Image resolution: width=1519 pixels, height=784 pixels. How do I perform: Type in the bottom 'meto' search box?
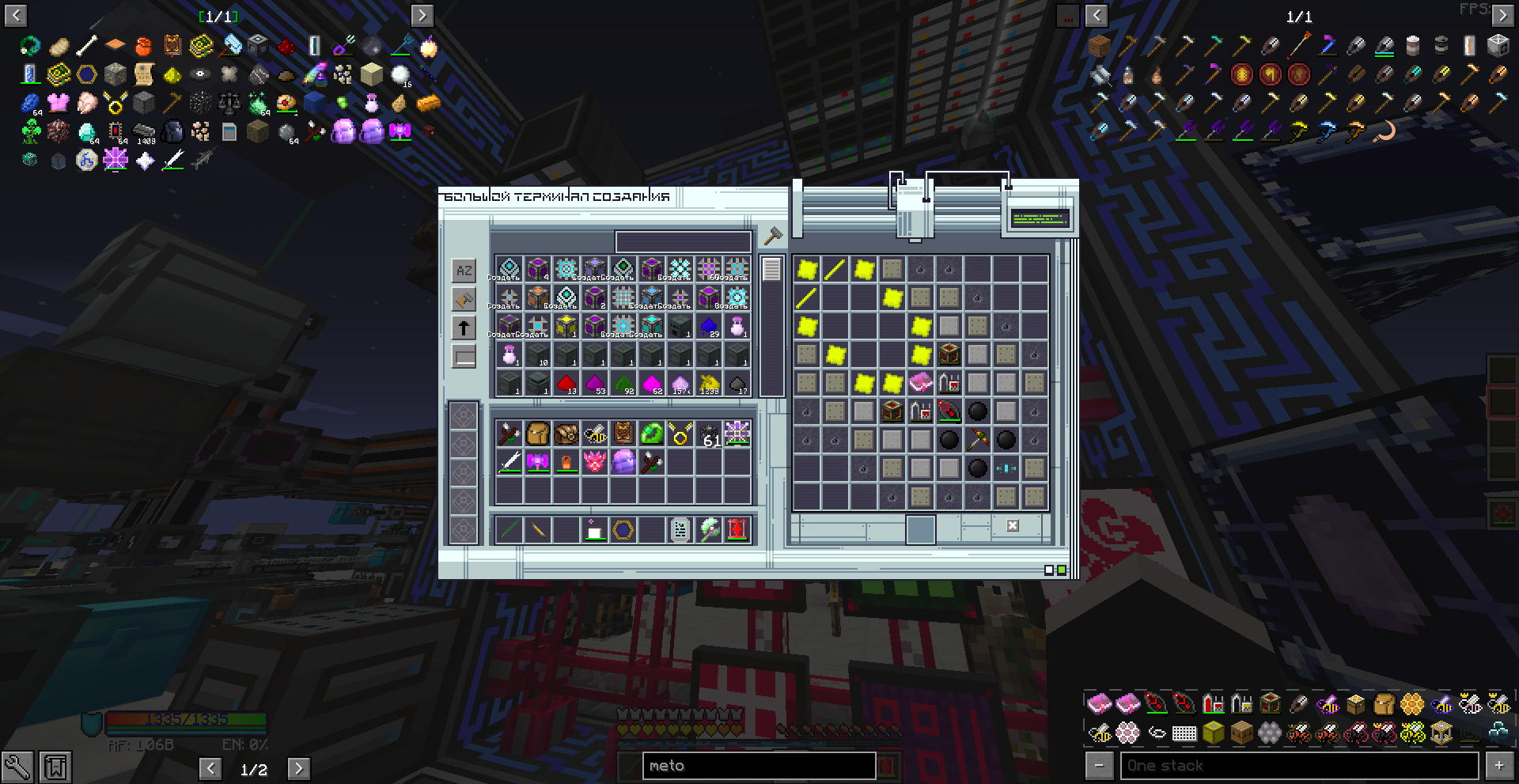758,766
